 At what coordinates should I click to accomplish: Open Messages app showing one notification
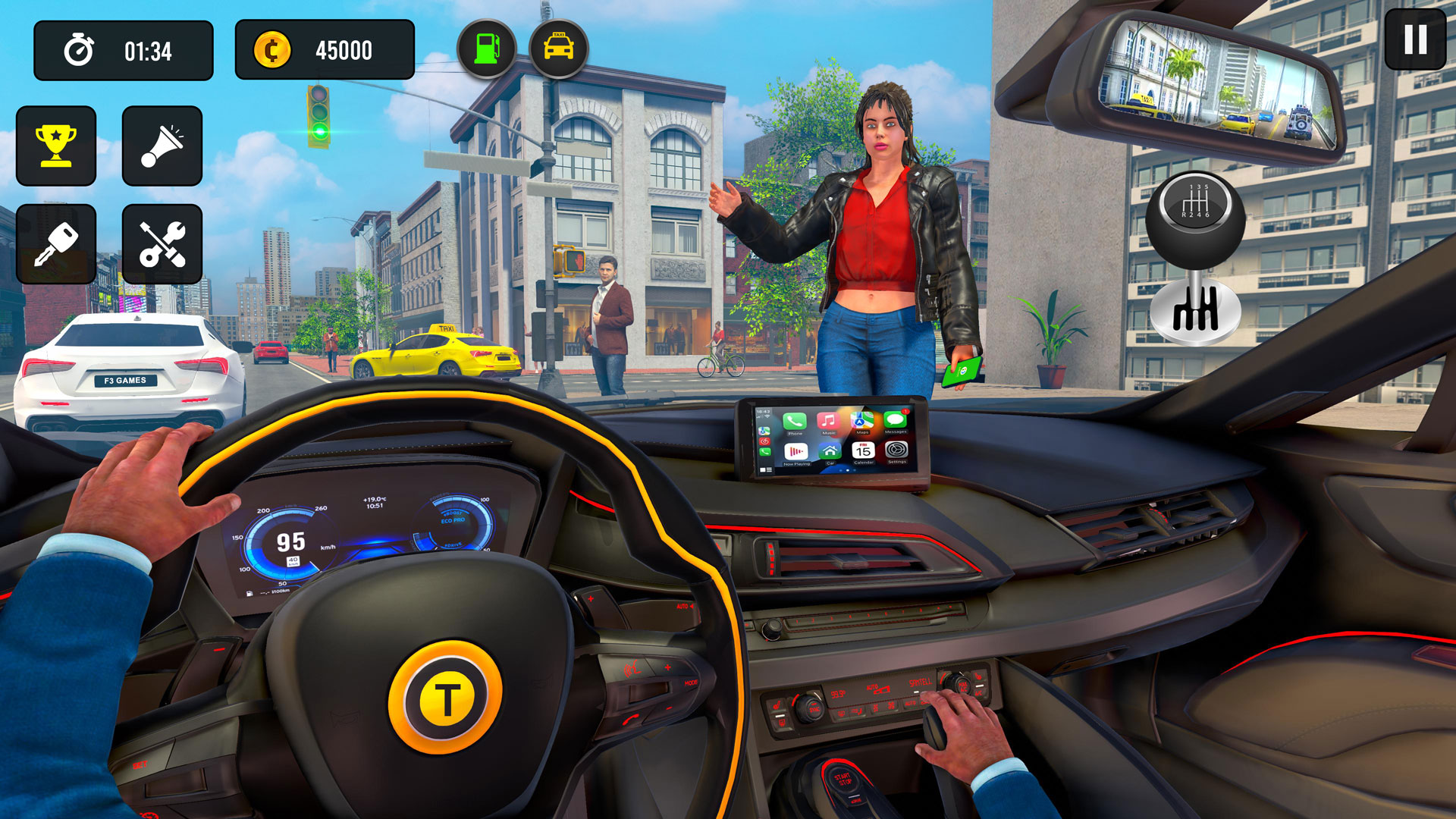[895, 421]
